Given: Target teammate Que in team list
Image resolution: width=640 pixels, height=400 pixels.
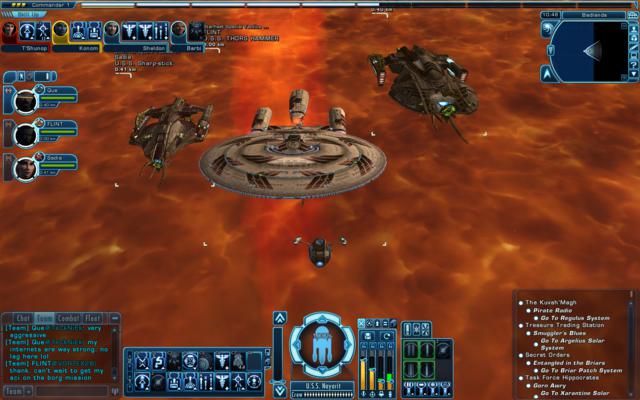Looking at the screenshot, I should (x=25, y=101).
